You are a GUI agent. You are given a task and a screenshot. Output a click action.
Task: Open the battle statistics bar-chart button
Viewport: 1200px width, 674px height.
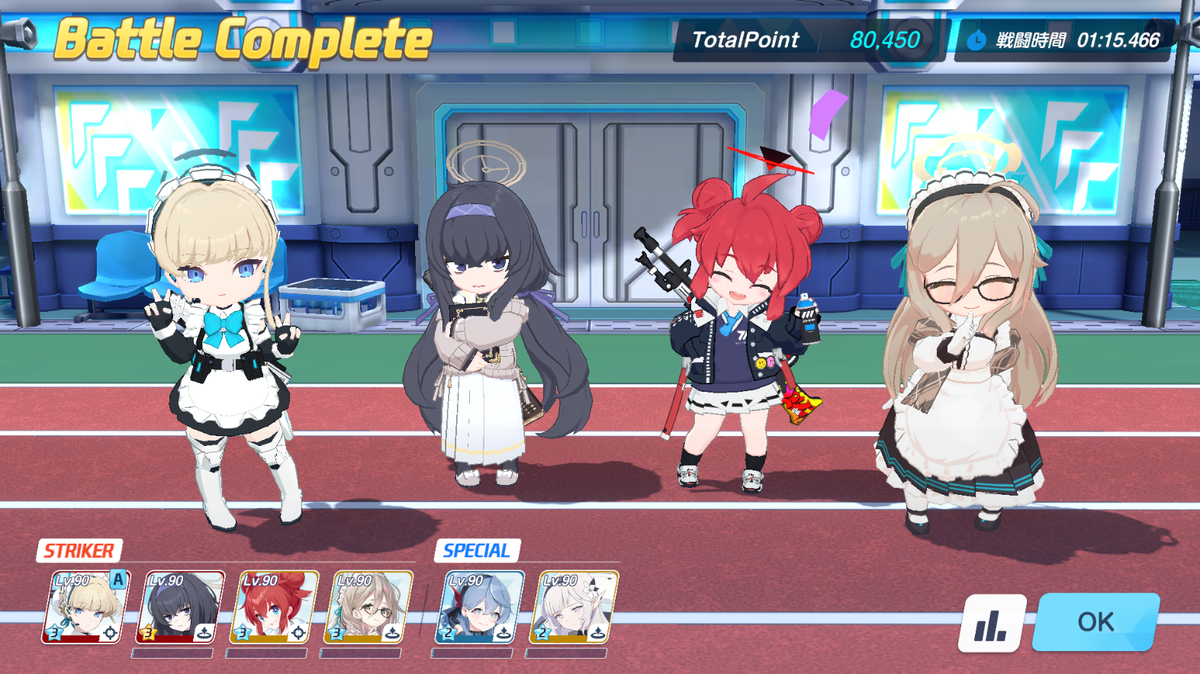[992, 623]
